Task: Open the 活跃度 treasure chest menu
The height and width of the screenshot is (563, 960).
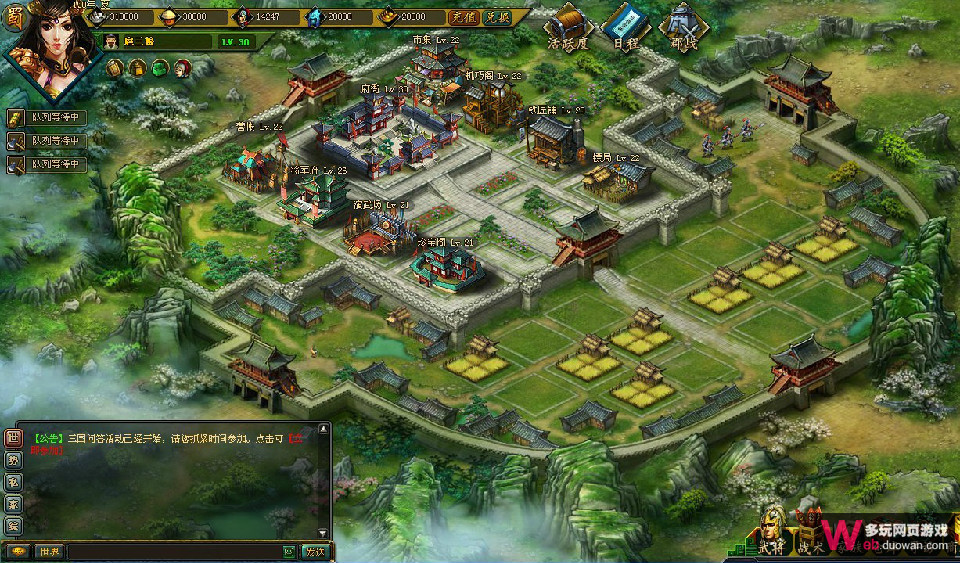Action: click(x=565, y=24)
